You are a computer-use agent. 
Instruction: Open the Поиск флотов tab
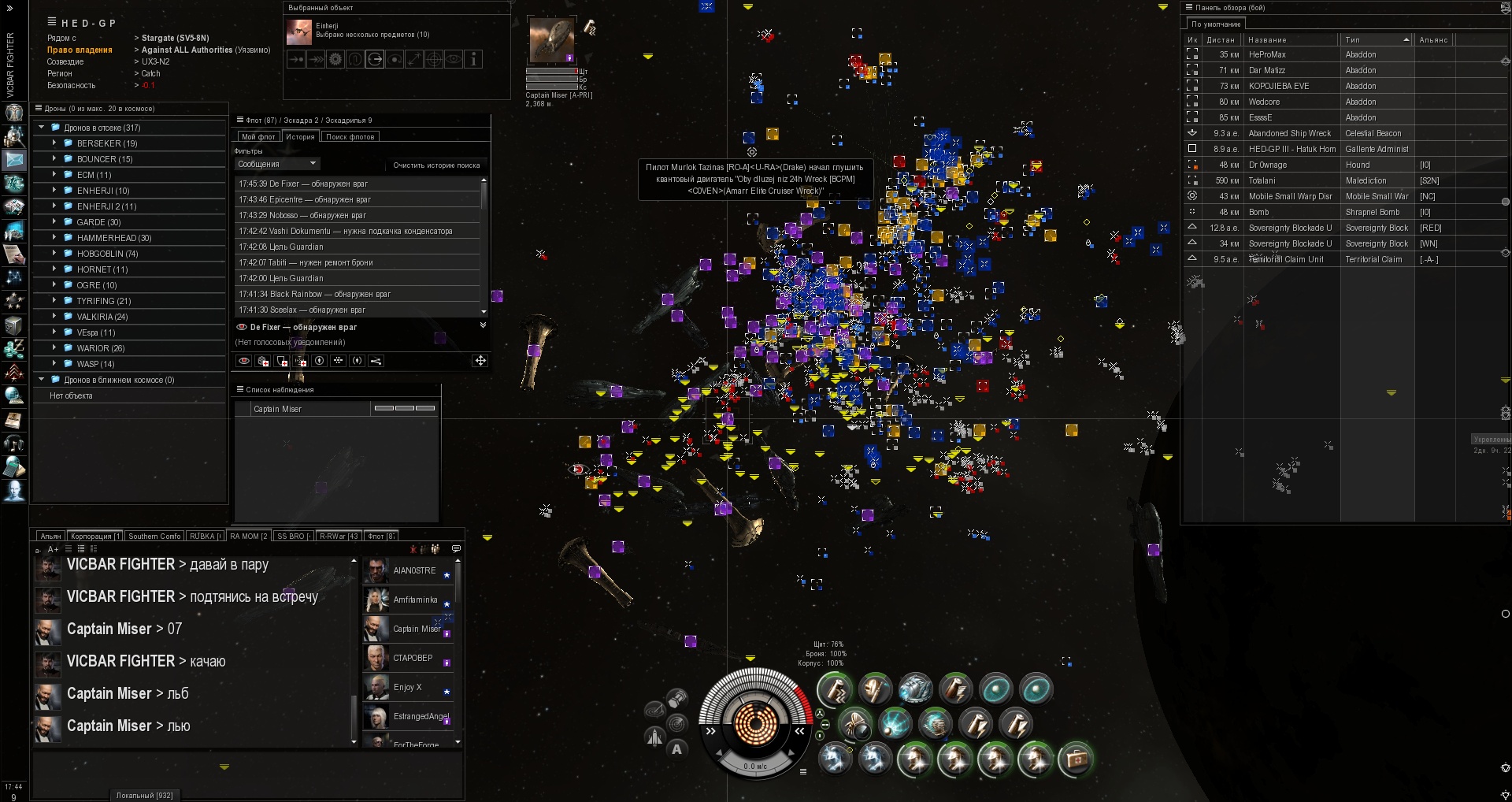[x=350, y=137]
